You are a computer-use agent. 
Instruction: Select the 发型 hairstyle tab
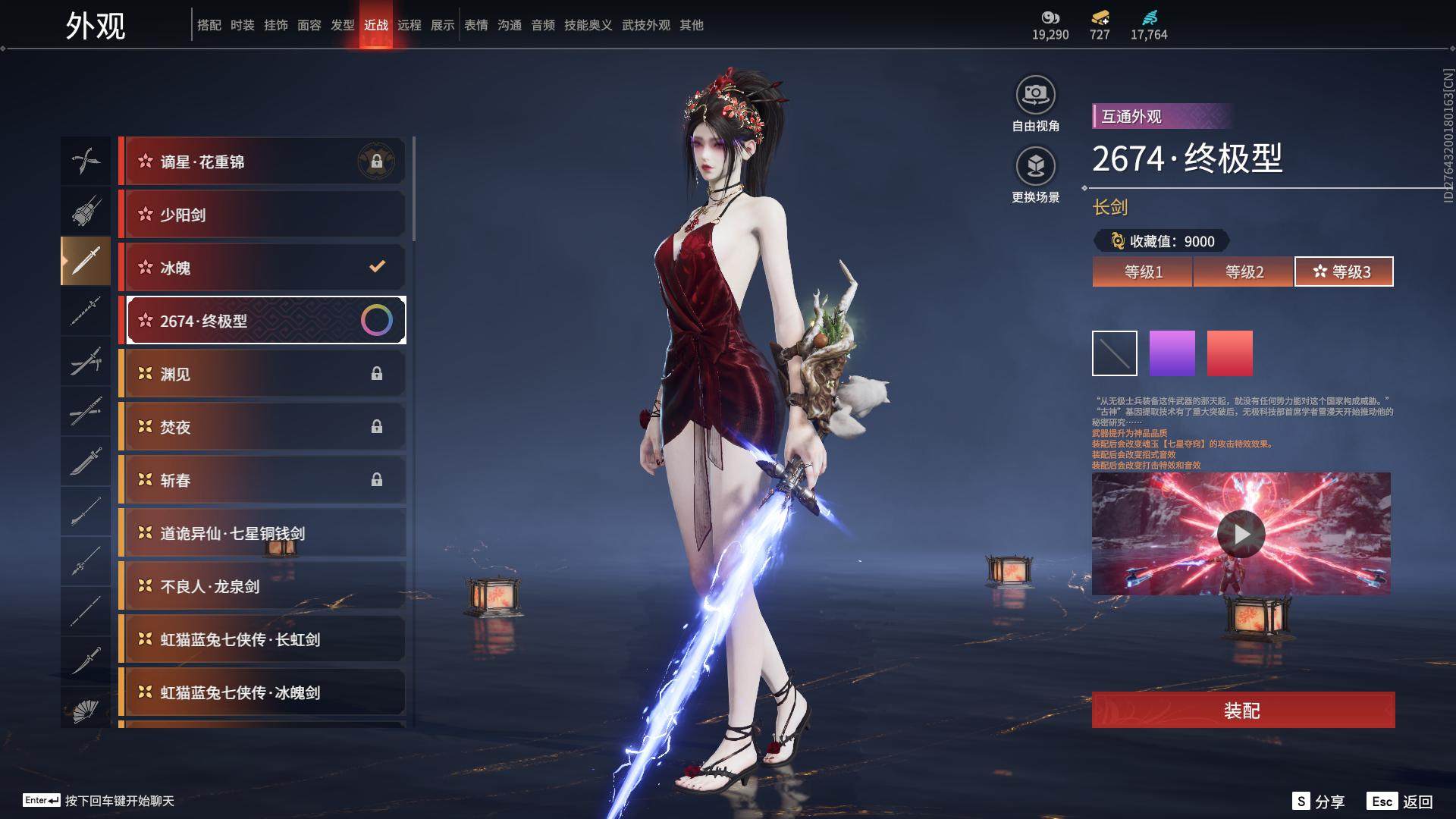coord(343,25)
